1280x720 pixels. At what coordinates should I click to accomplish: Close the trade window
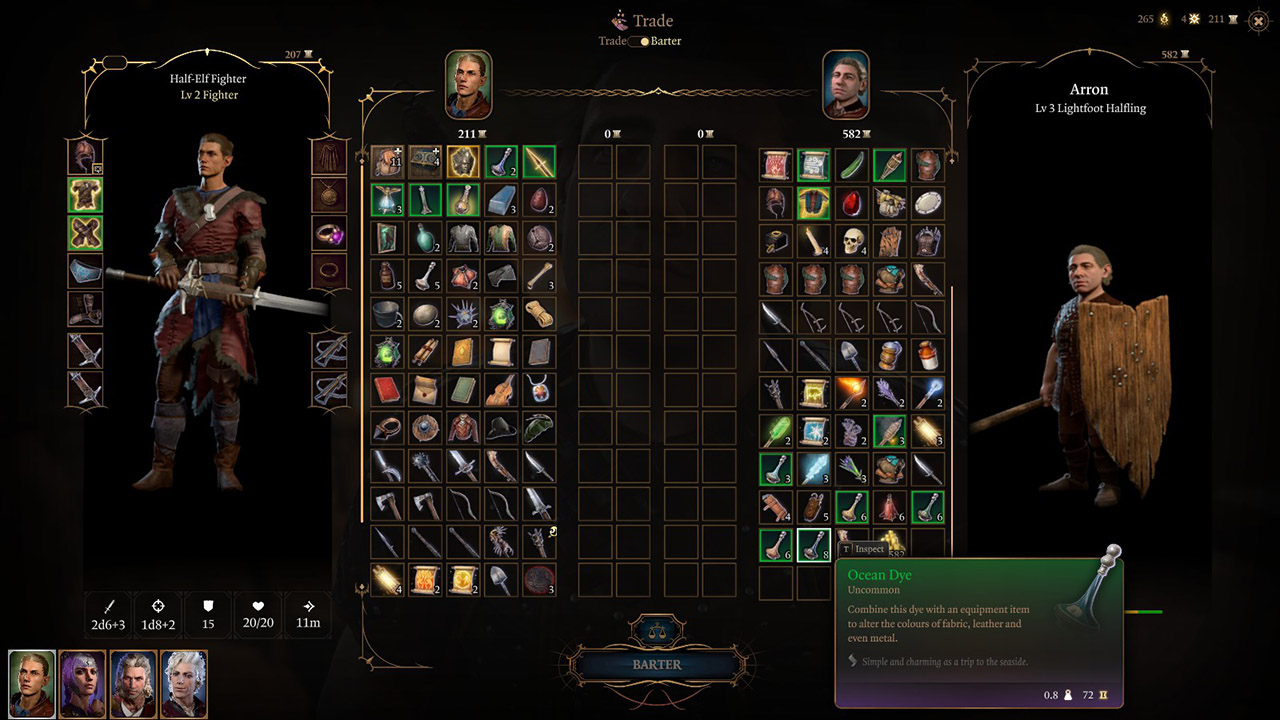1258,20
